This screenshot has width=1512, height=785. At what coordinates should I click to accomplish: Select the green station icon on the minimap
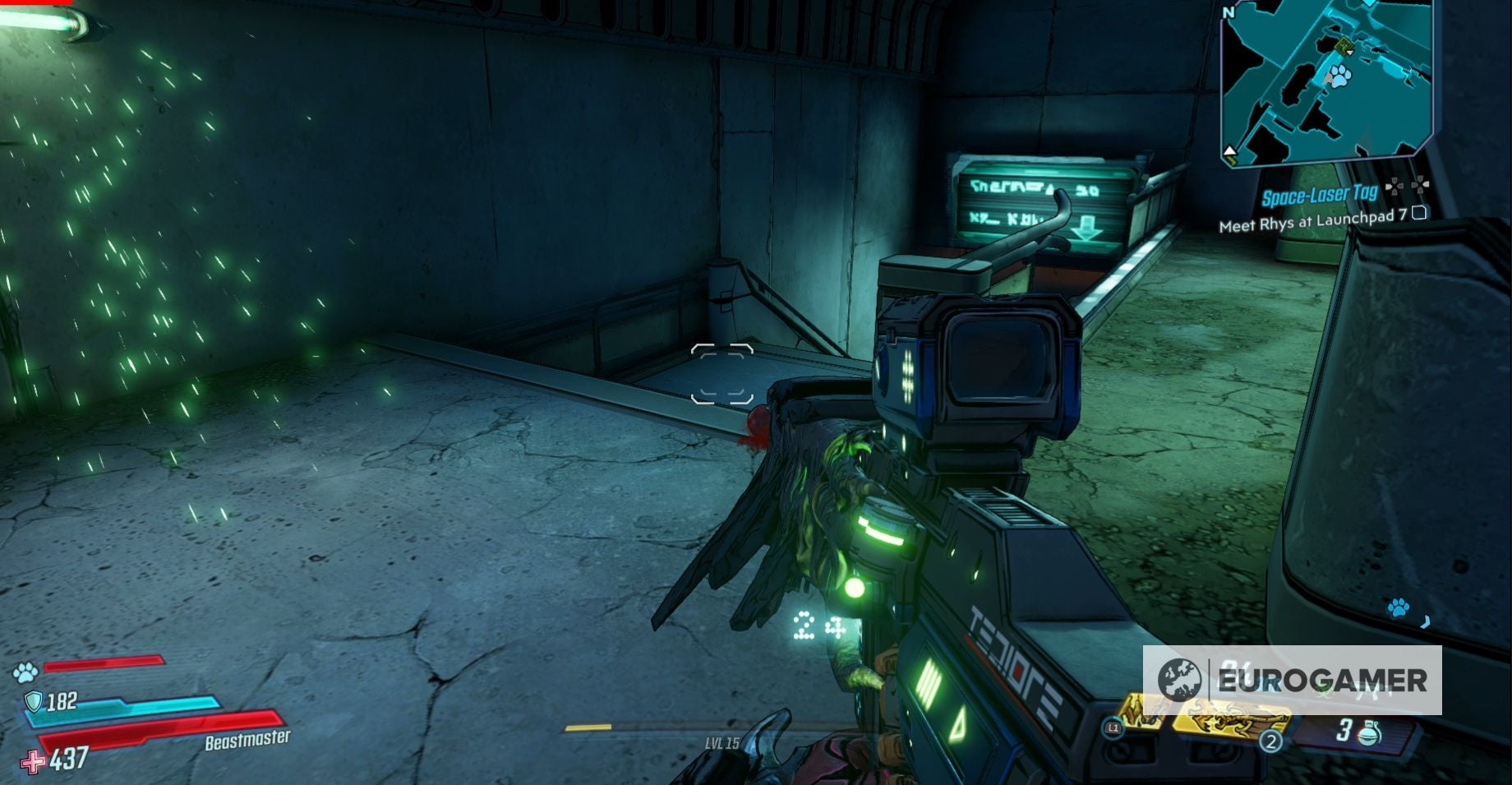(x=1344, y=46)
